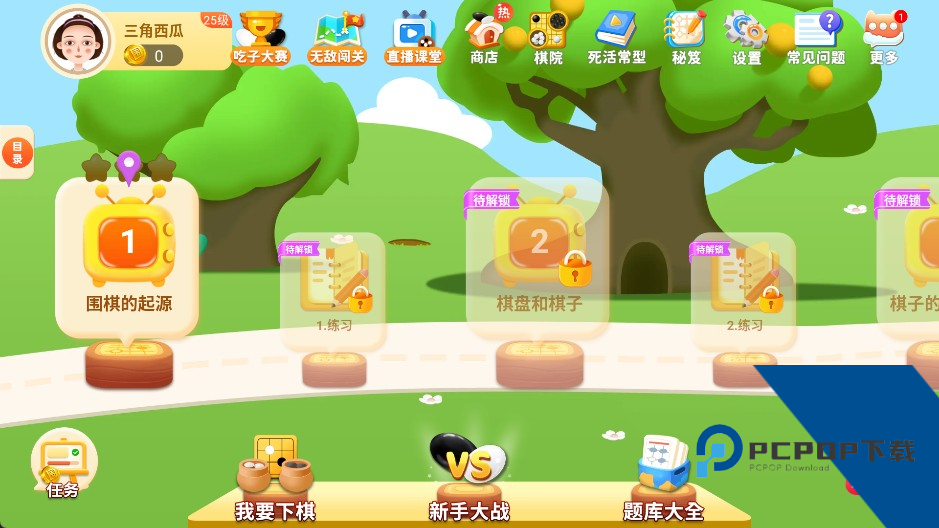Open the 任务 tasks button

coord(63,464)
